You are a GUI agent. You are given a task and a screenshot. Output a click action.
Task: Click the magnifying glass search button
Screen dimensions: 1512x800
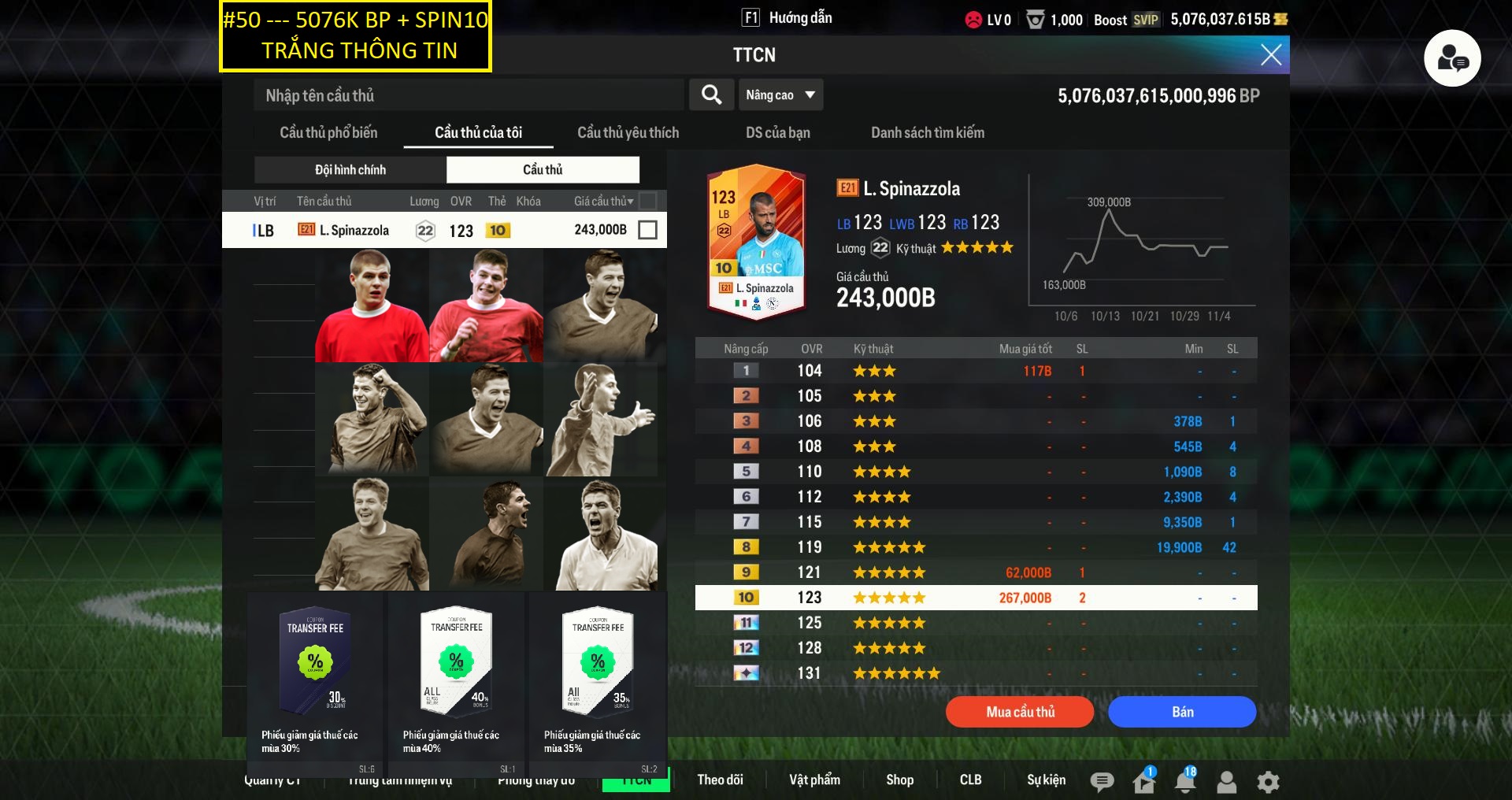click(x=711, y=95)
